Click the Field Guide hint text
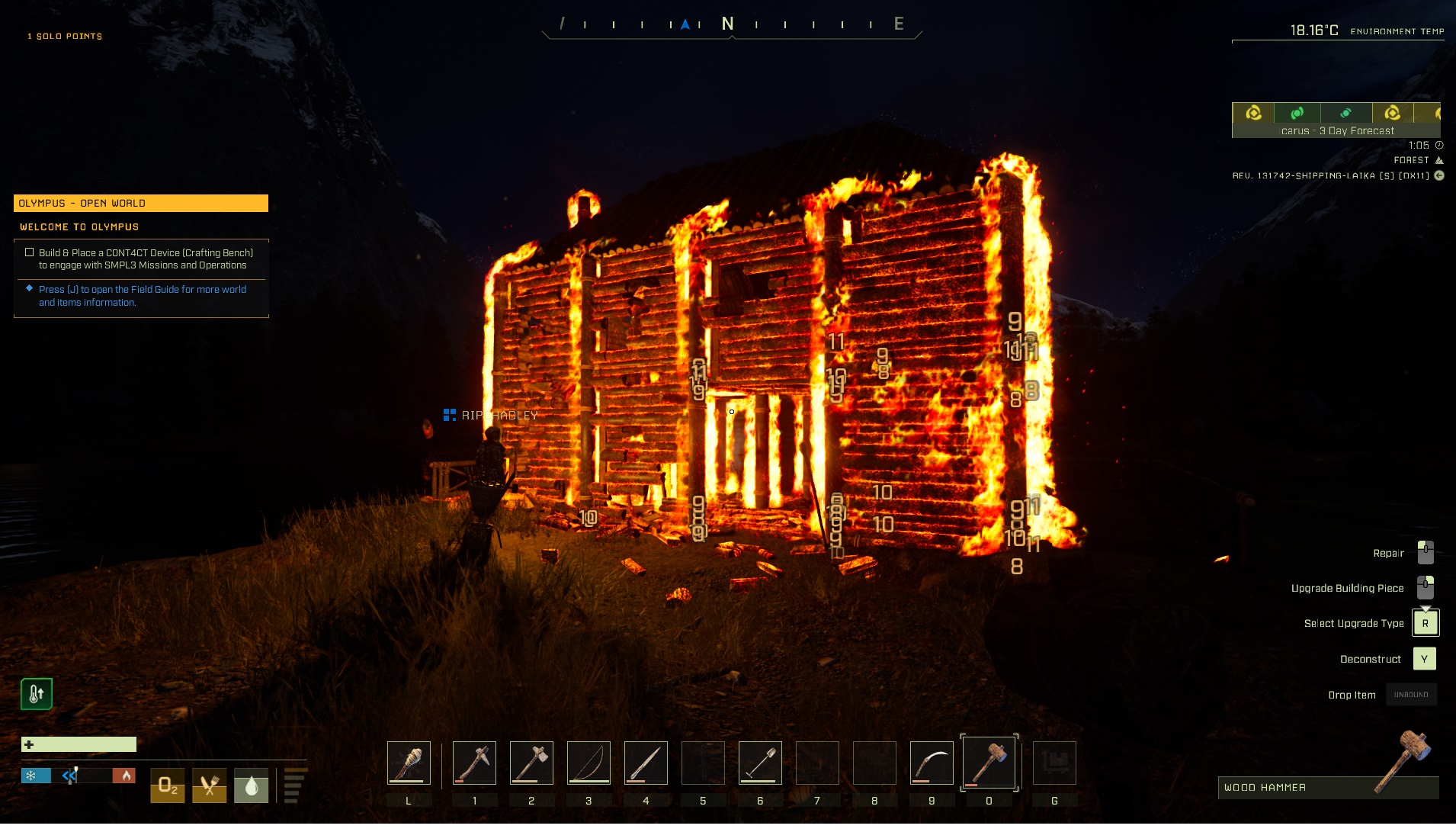The width and height of the screenshot is (1456, 832). (142, 296)
